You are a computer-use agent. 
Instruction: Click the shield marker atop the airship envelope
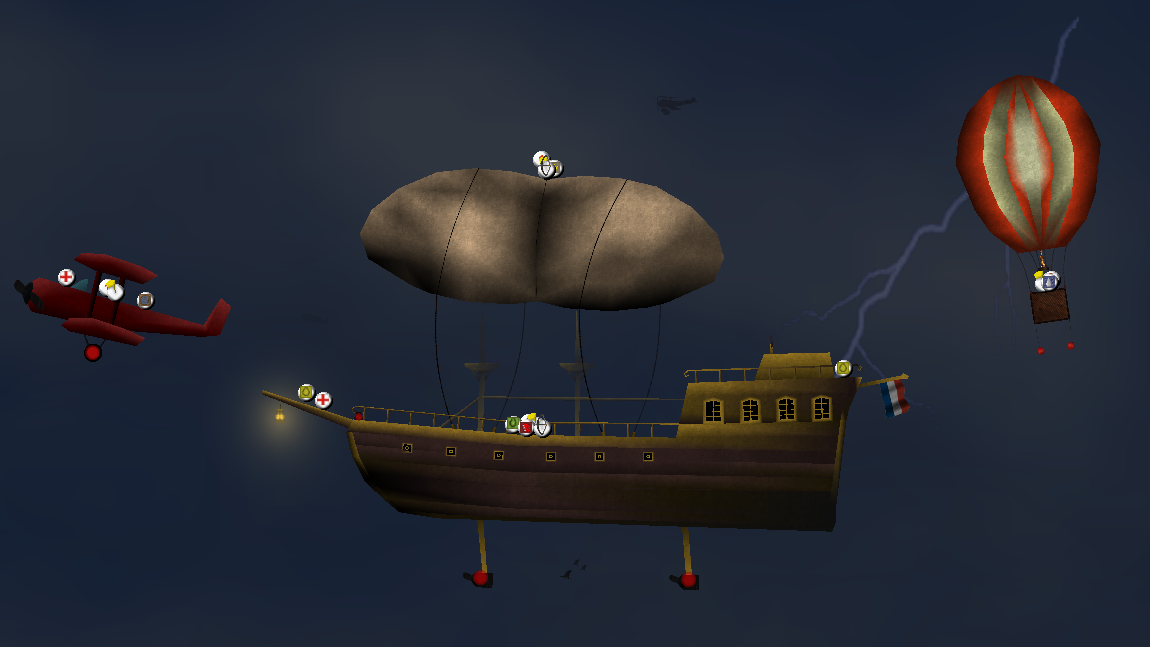click(x=546, y=170)
